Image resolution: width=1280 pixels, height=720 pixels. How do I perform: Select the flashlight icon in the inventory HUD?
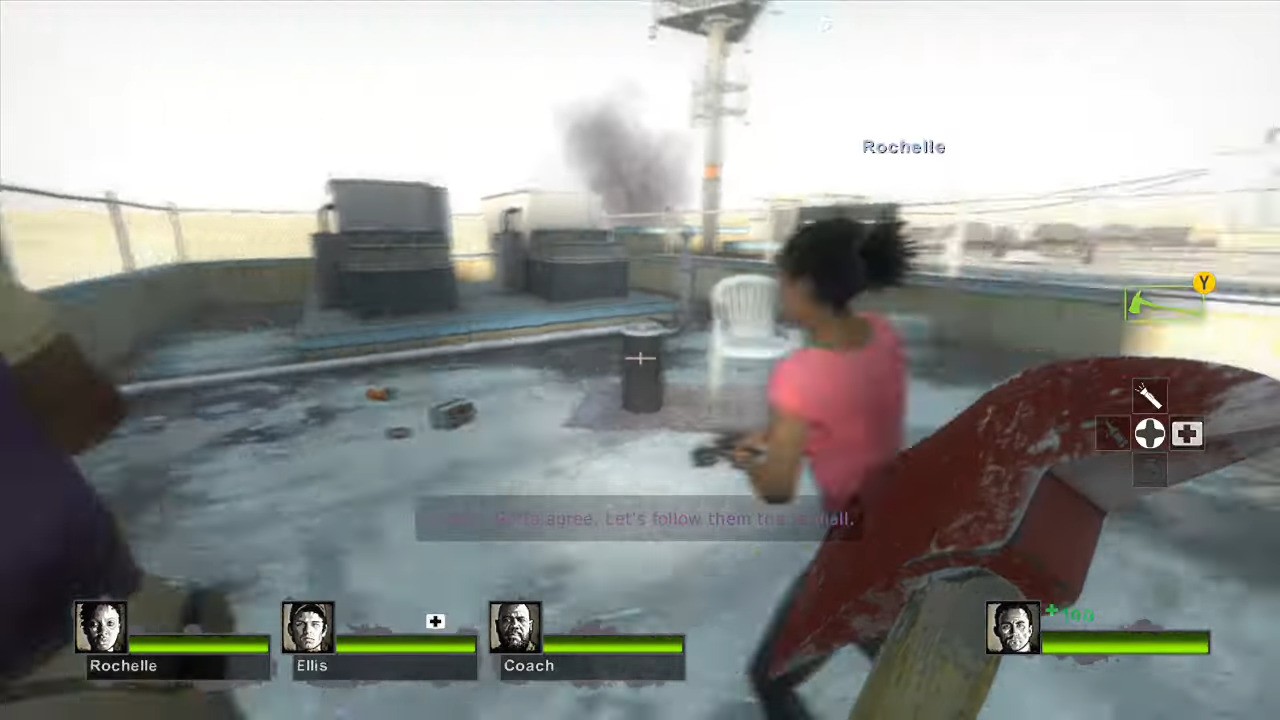(x=1148, y=395)
